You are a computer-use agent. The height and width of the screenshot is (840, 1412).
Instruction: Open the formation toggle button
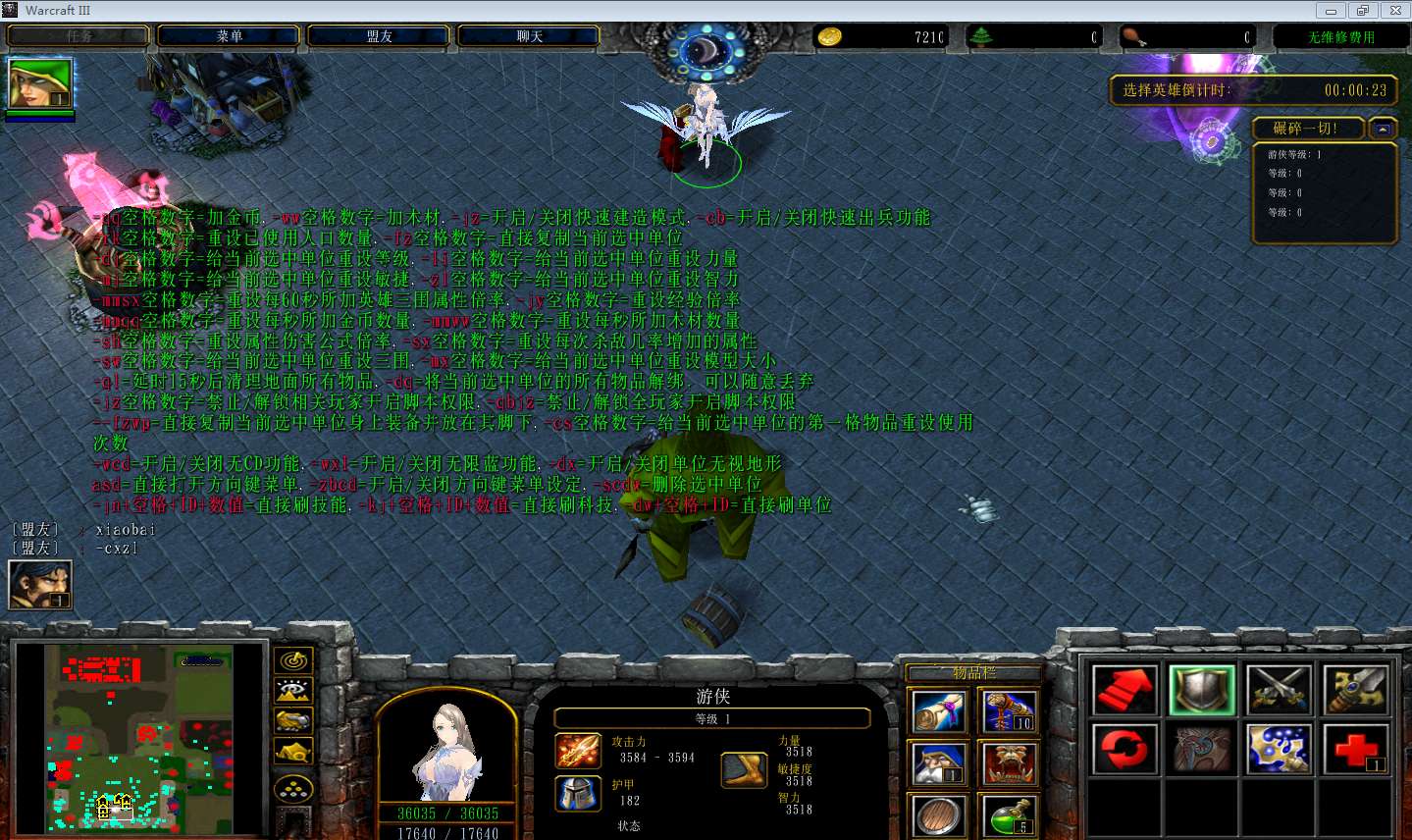[292, 788]
